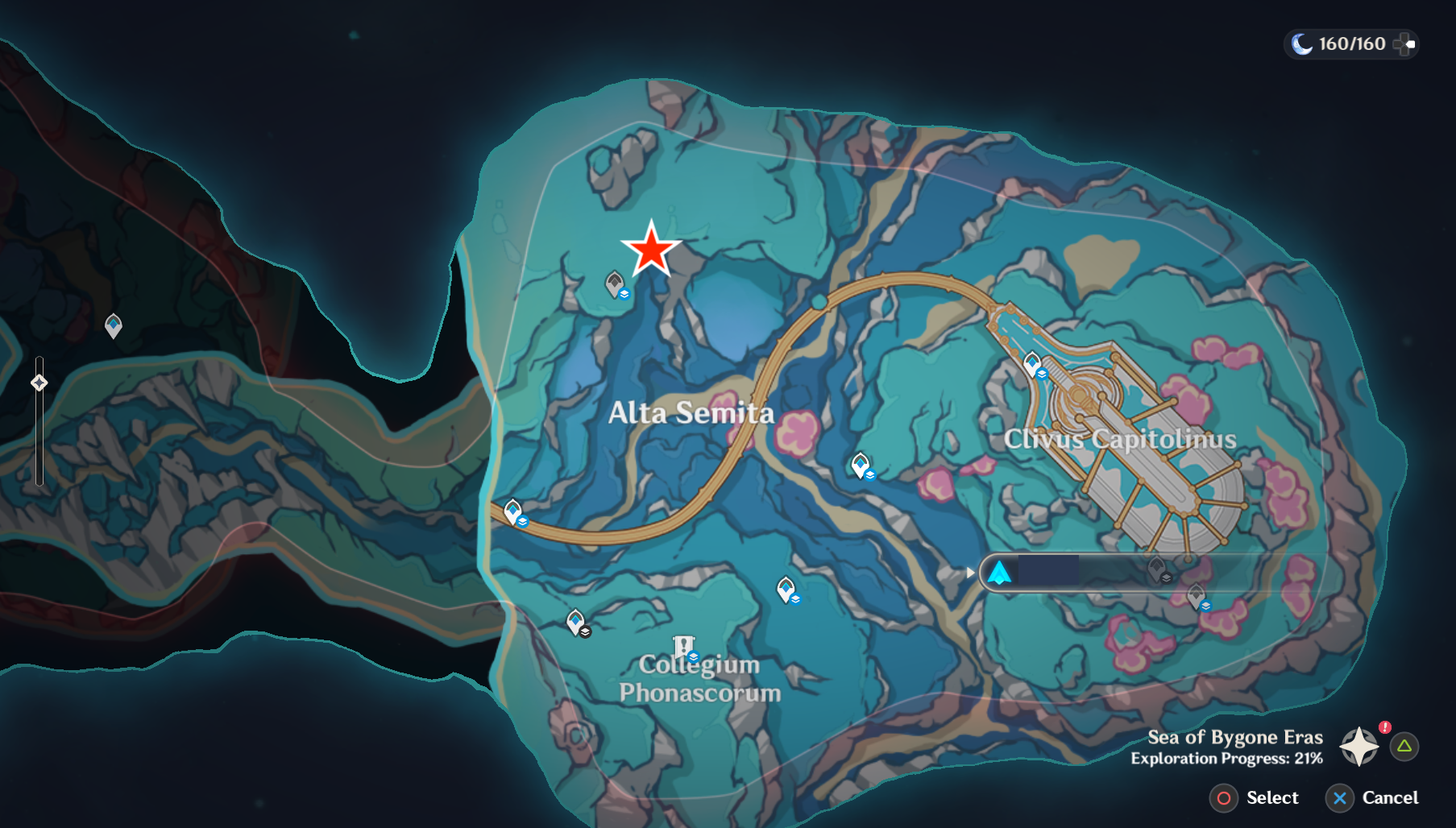Click the triangle map layers button
Screen dimensions: 1456x828
[1403, 748]
